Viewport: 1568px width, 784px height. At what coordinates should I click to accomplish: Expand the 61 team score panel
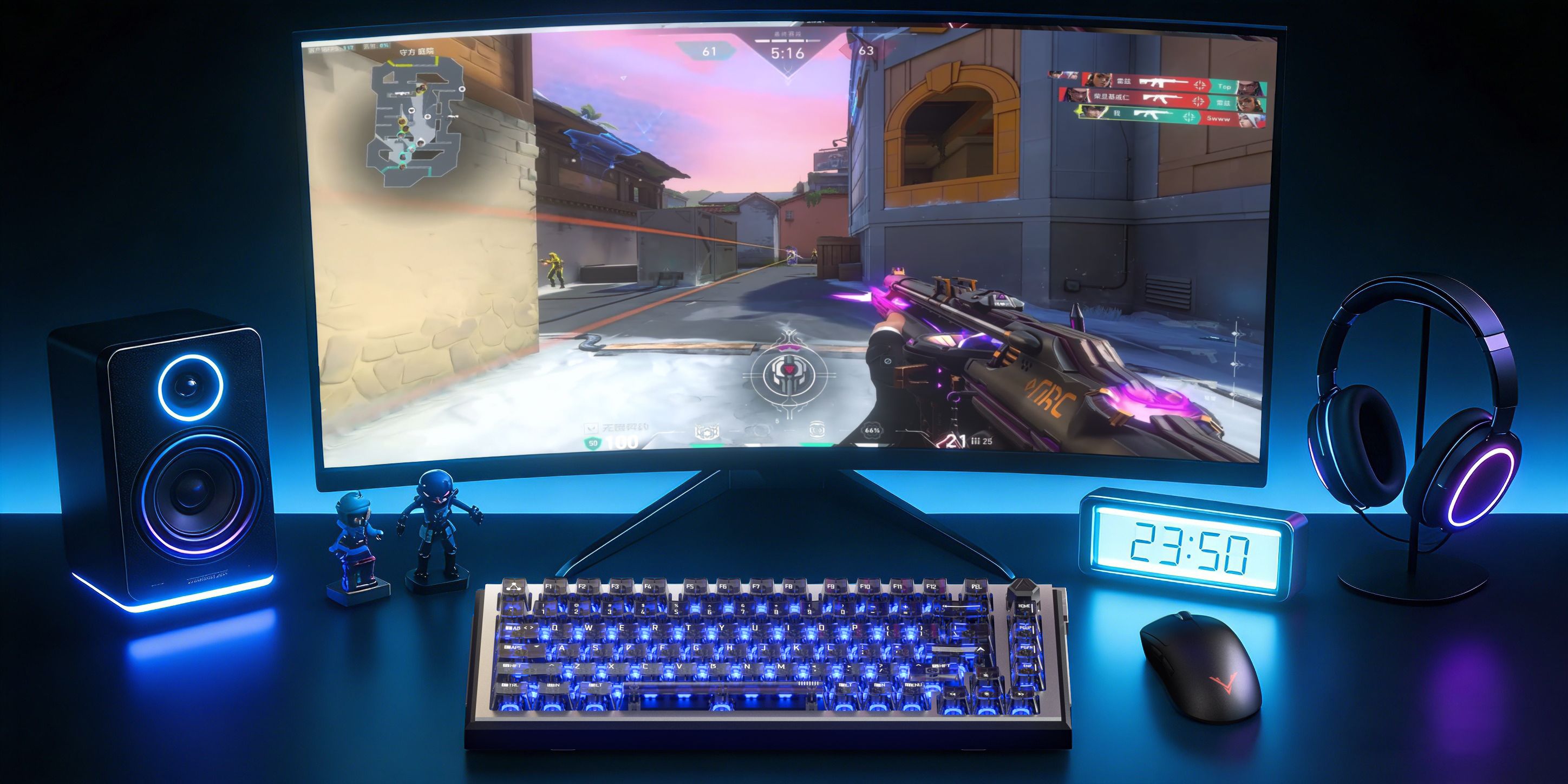point(710,53)
